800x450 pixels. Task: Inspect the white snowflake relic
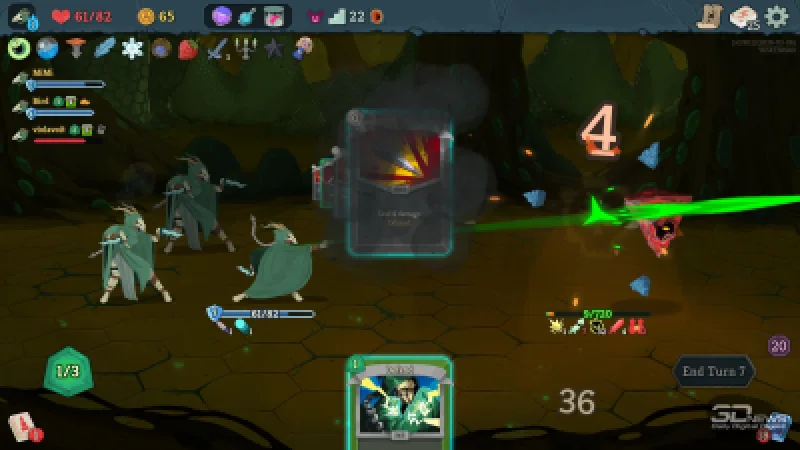[x=132, y=48]
